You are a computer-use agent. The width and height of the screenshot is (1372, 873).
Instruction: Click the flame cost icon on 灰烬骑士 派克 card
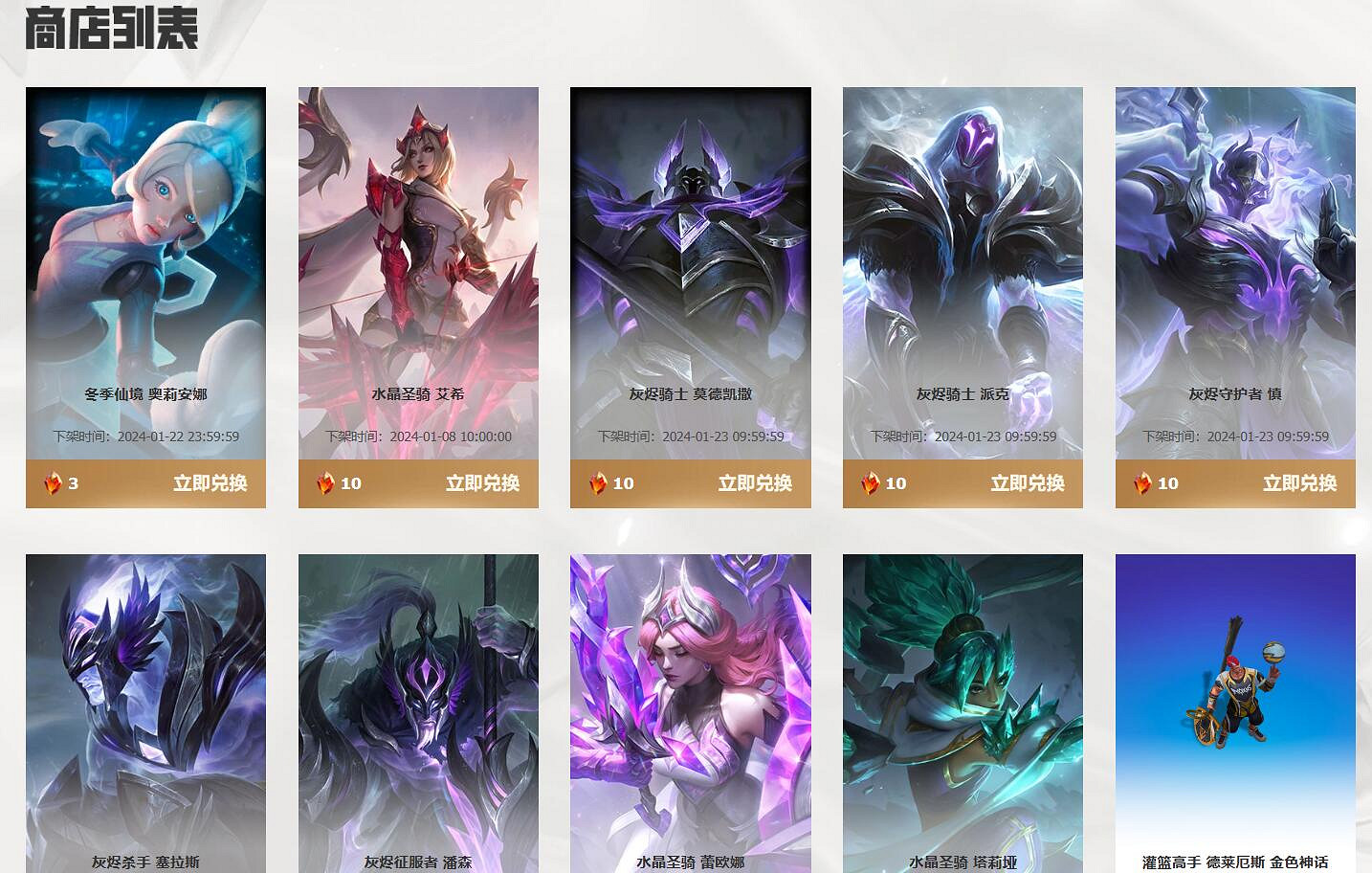[x=873, y=483]
